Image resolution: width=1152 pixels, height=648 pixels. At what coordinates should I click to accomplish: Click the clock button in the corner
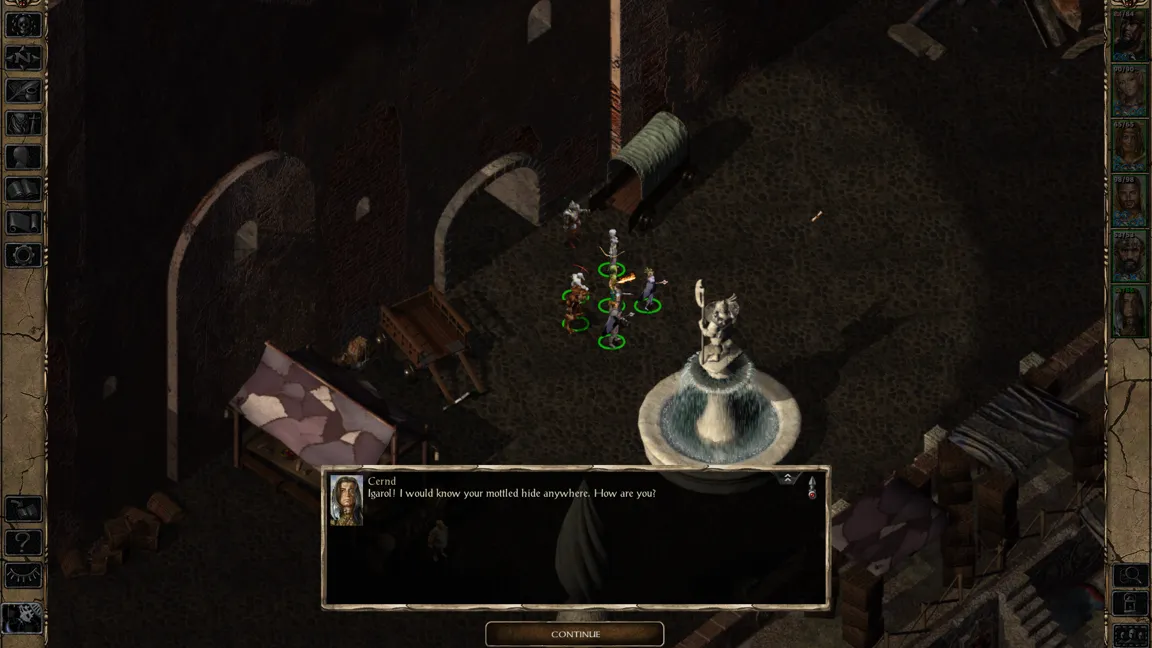22,619
